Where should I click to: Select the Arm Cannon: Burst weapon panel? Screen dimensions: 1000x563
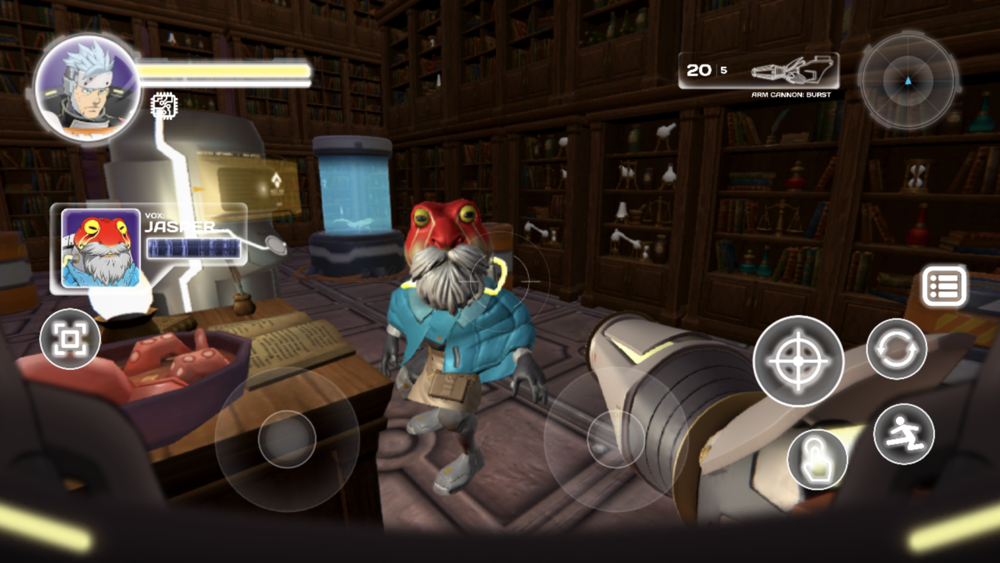[x=759, y=72]
